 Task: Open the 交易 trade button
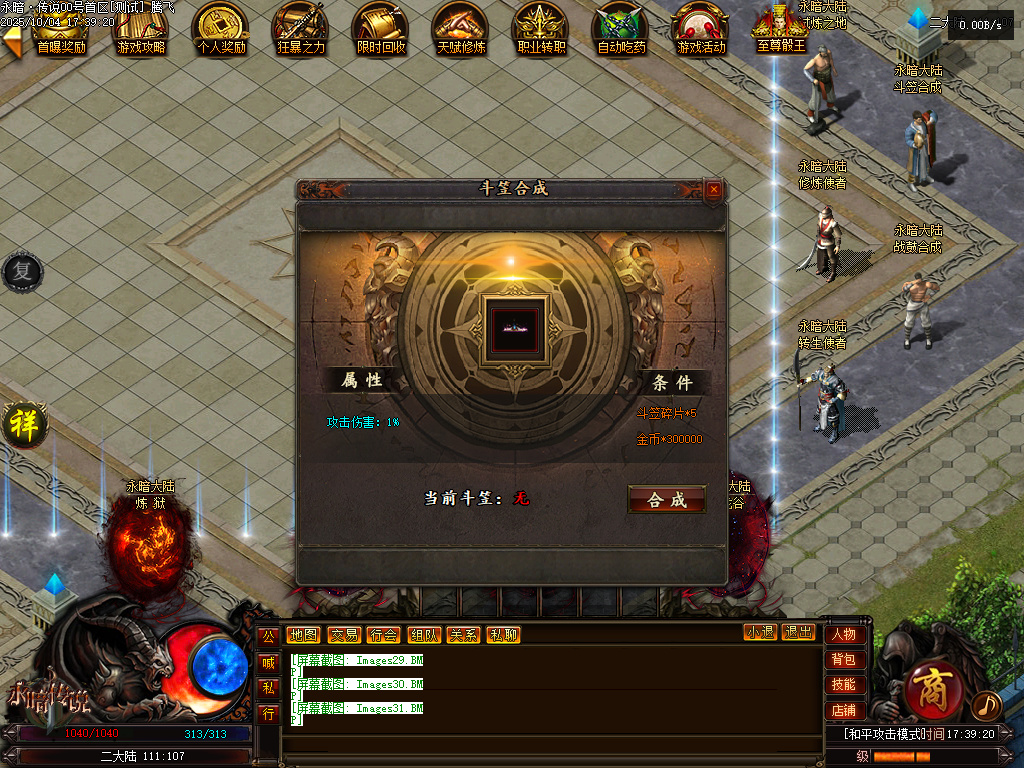[343, 634]
